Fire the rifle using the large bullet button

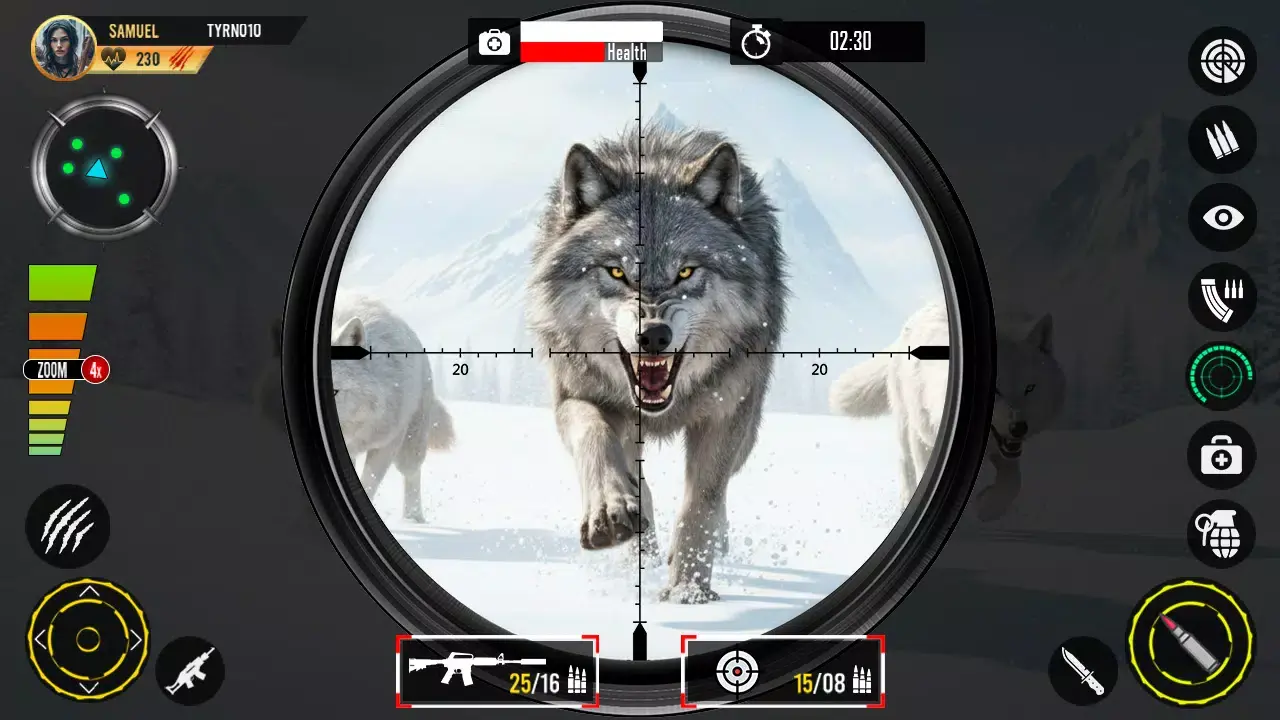tap(1192, 643)
